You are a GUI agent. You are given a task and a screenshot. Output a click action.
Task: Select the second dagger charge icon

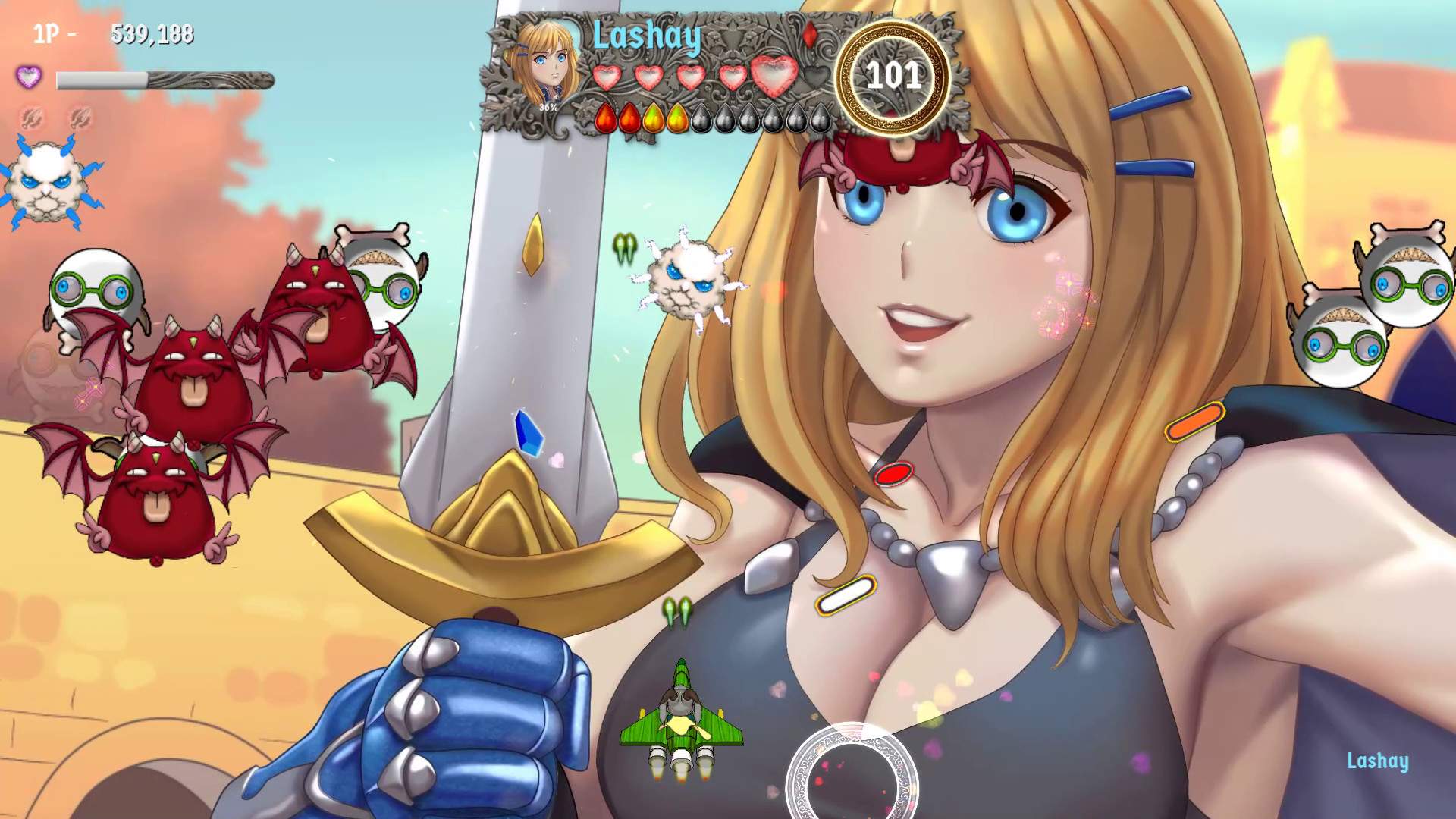(79, 119)
